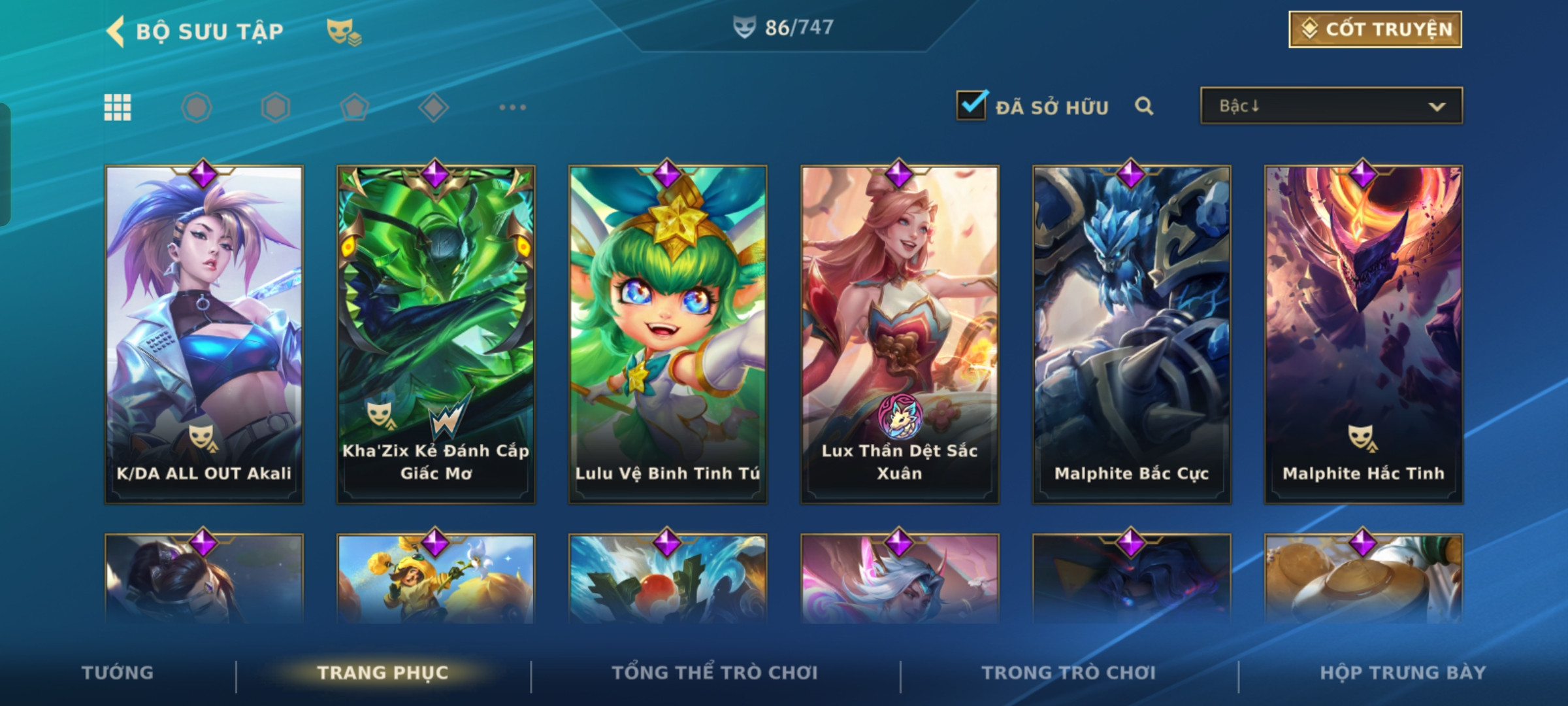The image size is (1568, 706).
Task: Select the grid all-skins filter
Action: 118,107
